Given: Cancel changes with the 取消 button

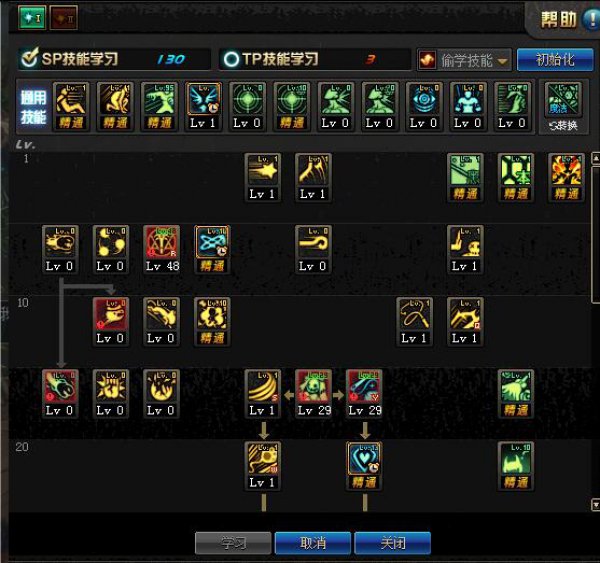Looking at the screenshot, I should click(313, 543).
